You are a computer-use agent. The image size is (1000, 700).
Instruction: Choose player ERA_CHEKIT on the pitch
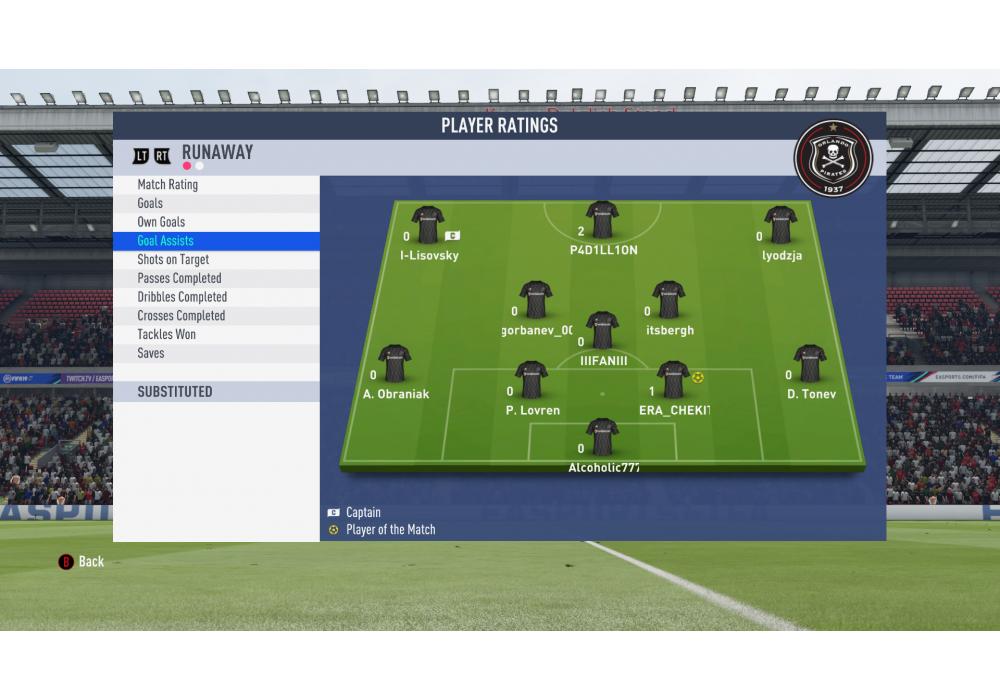(x=673, y=380)
